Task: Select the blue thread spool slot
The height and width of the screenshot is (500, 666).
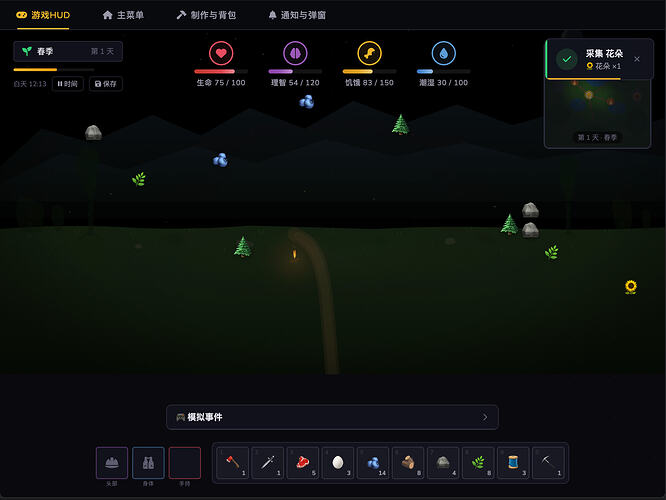Action: (x=513, y=463)
